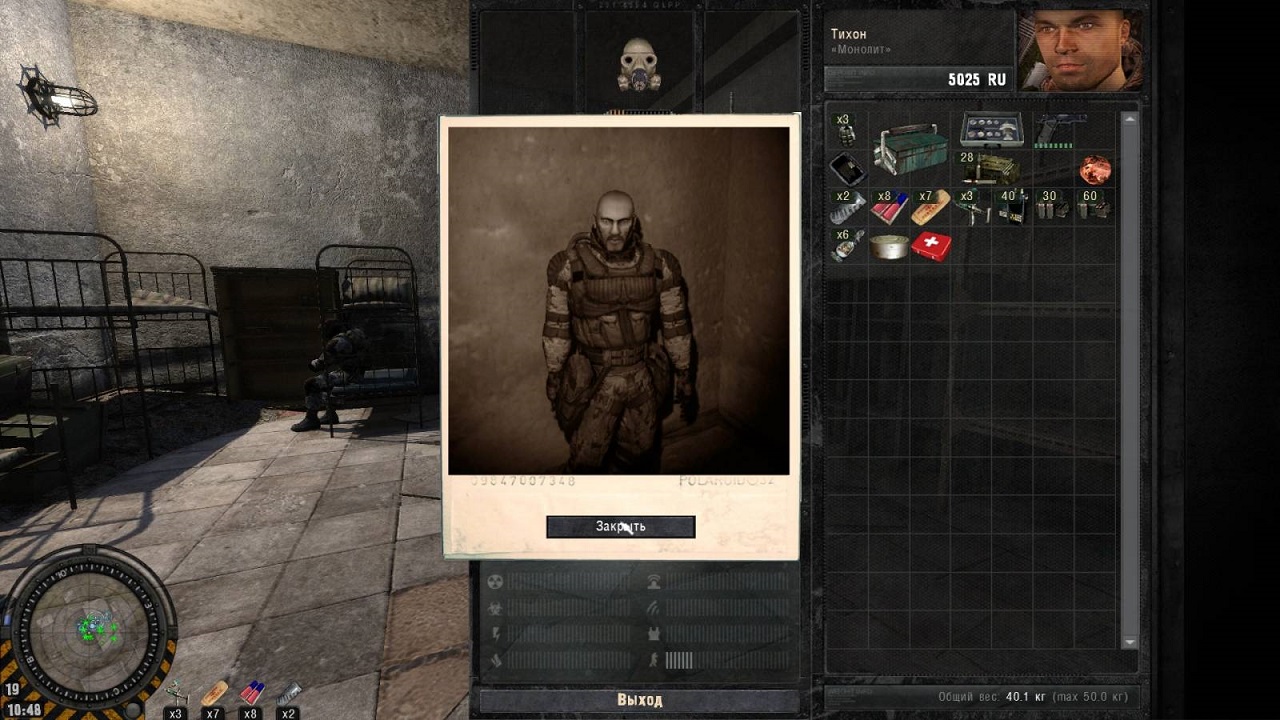Exit the inventory via the Выход button
The width and height of the screenshot is (1280, 720).
click(639, 700)
